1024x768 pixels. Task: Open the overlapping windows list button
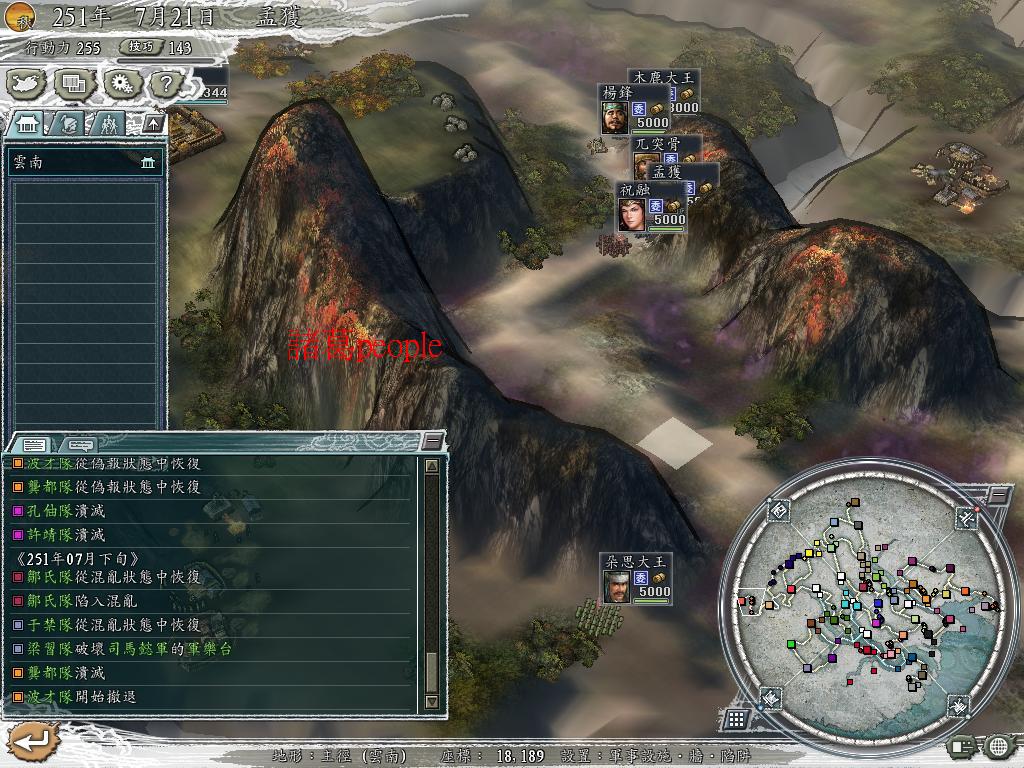pos(73,84)
